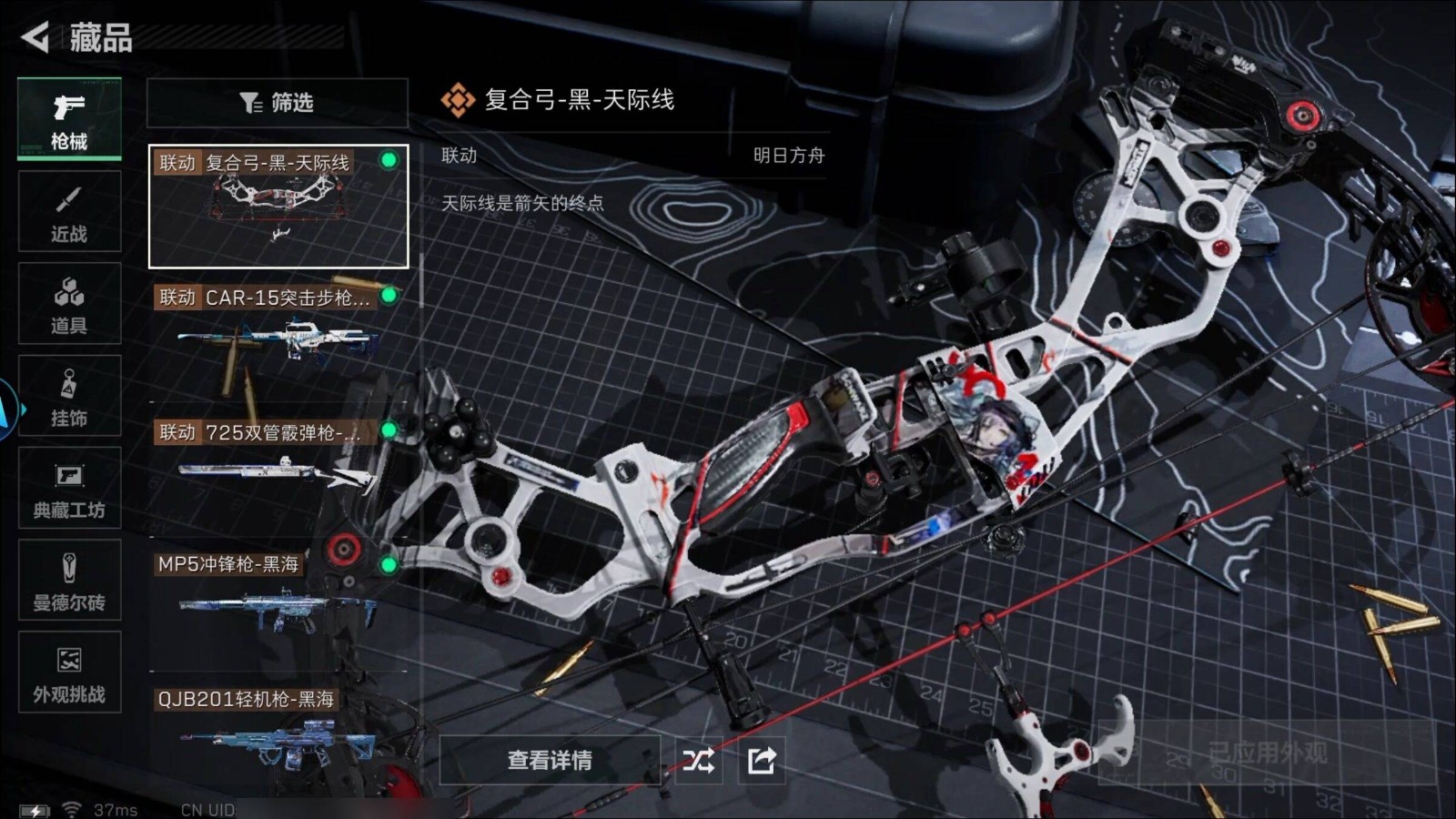
Task: Select the 道具 items tab
Action: tap(69, 304)
